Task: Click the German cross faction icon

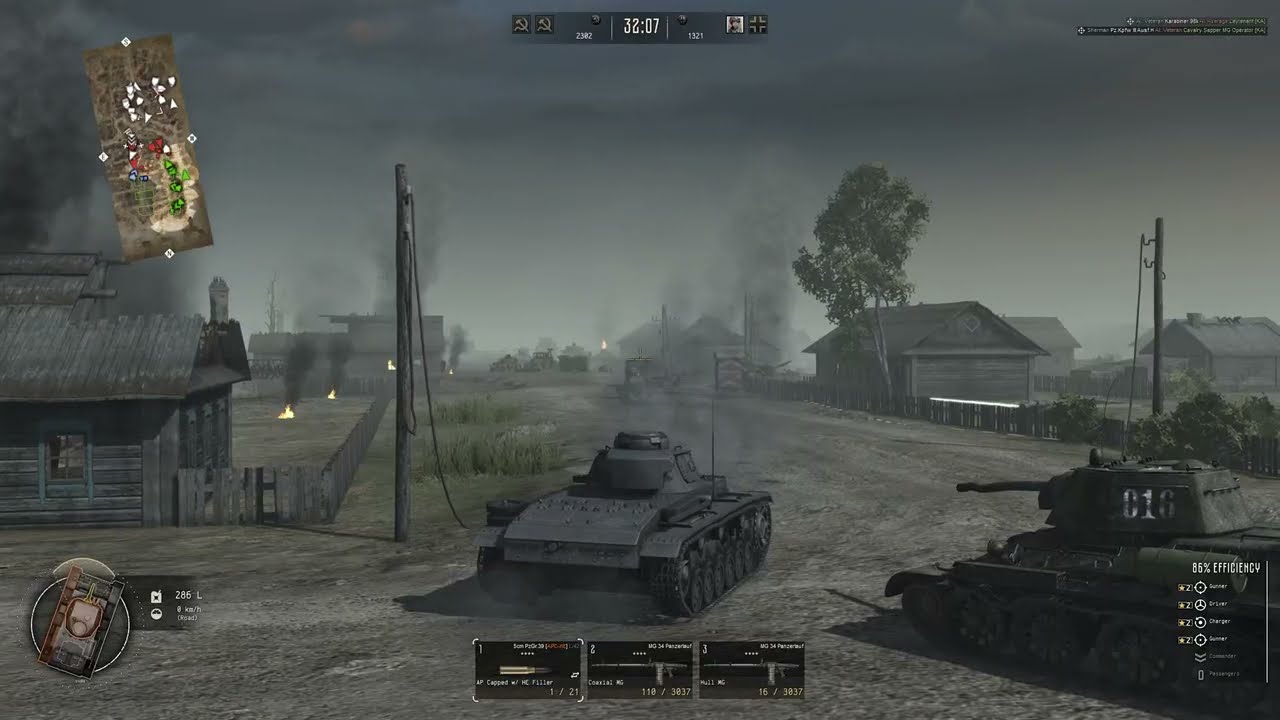Action: [758, 25]
